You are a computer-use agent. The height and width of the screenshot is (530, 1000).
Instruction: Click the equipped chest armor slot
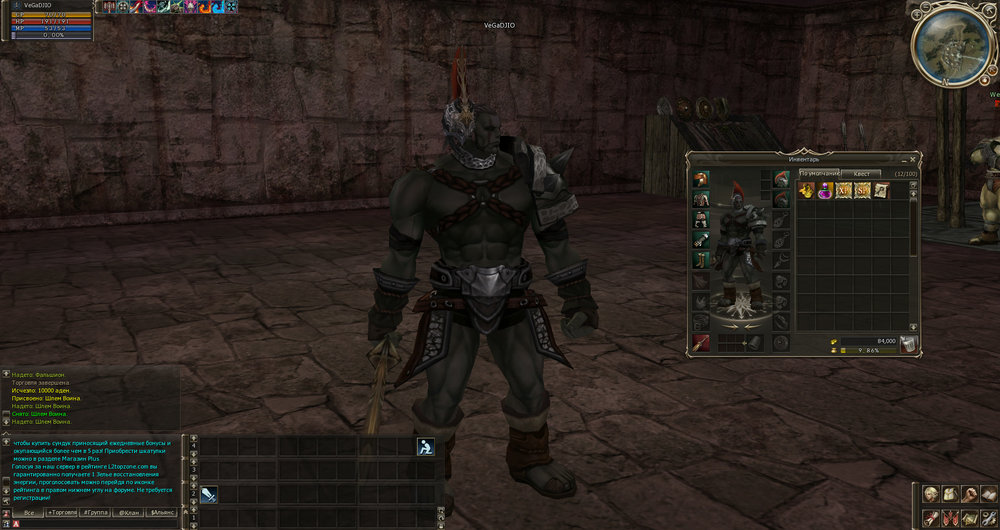700,199
